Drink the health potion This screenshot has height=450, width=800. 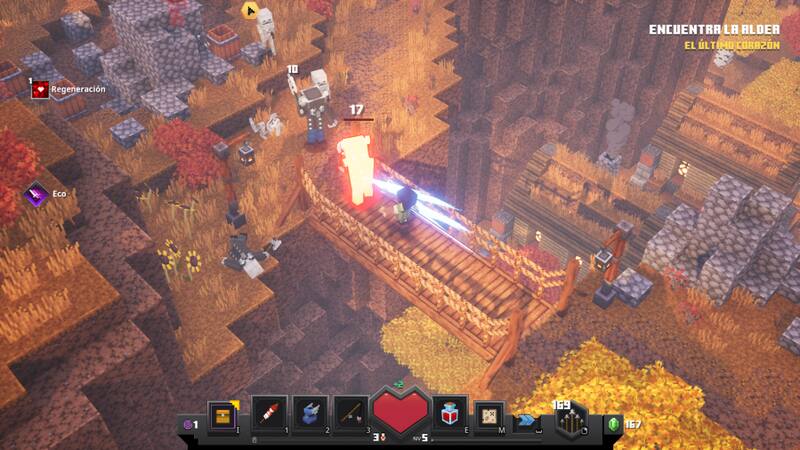point(448,413)
